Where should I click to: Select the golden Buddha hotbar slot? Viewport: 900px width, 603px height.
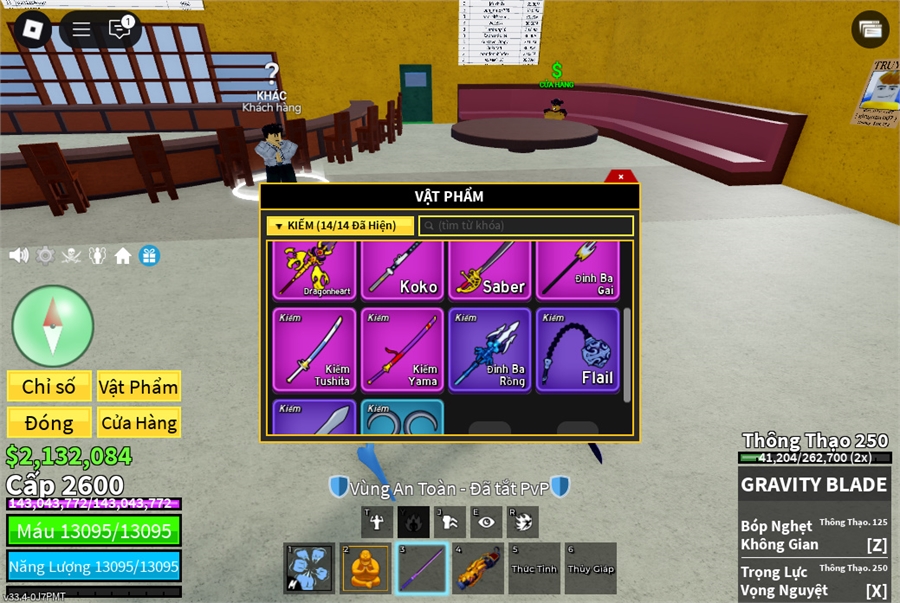click(x=365, y=568)
